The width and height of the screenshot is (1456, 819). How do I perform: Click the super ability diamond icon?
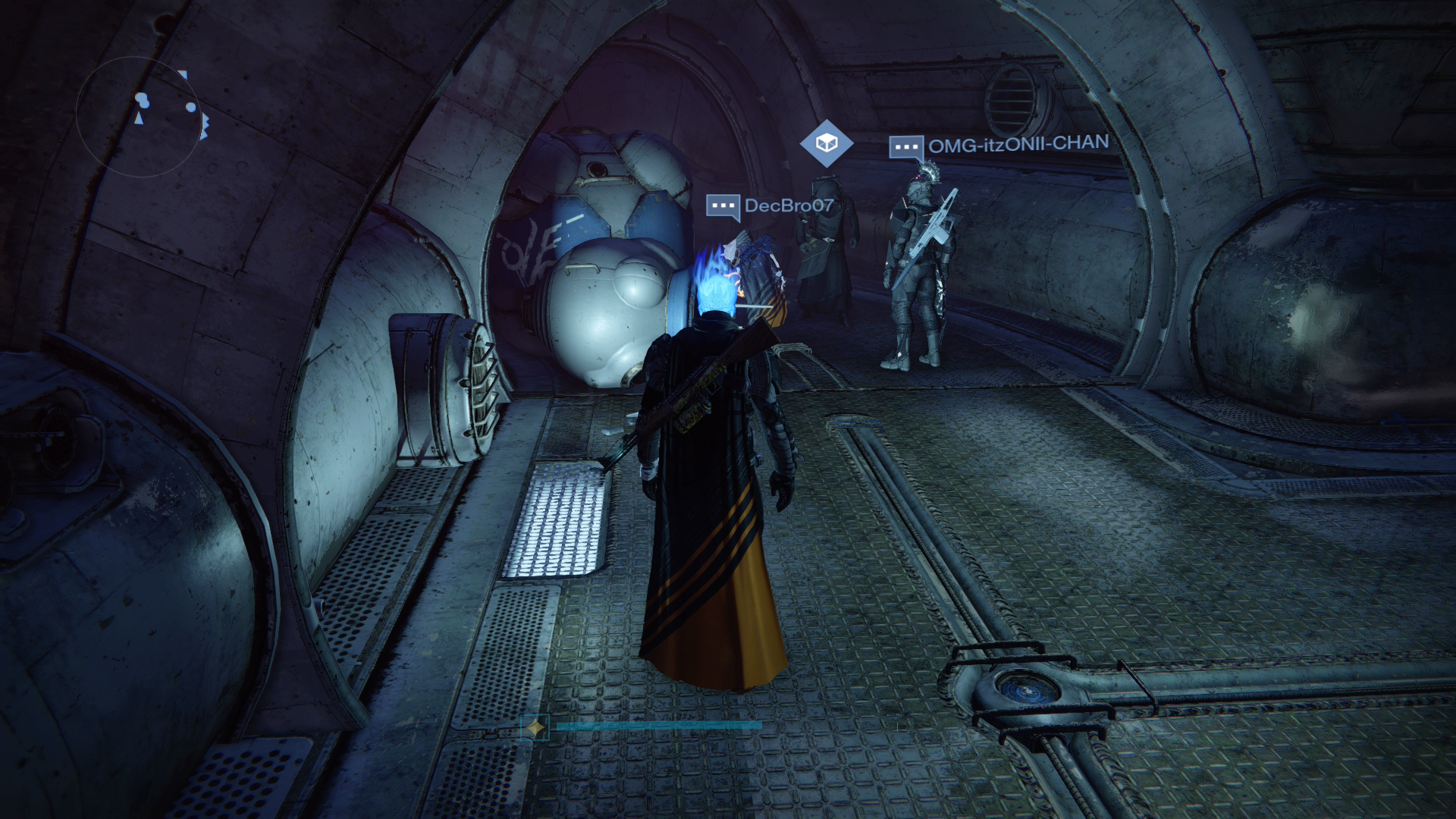tap(535, 728)
